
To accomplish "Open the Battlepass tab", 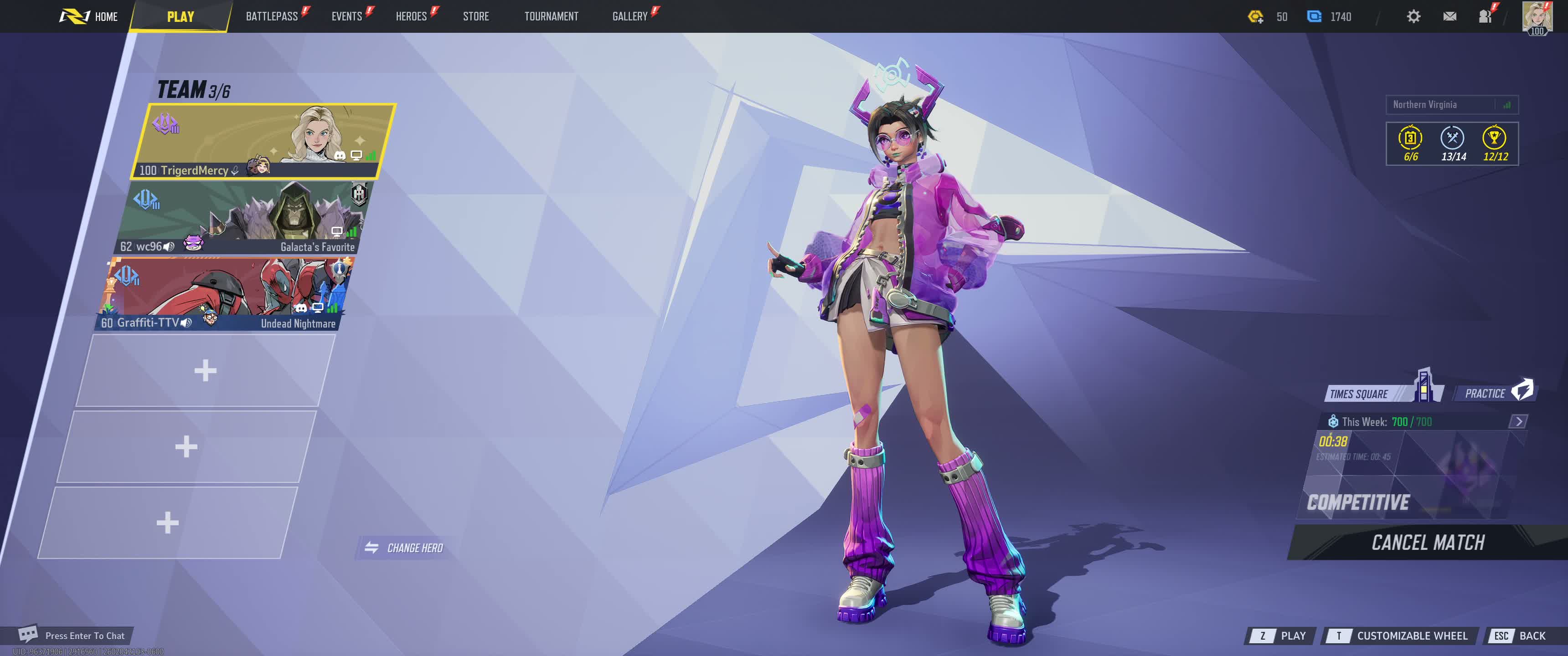I will tap(272, 16).
